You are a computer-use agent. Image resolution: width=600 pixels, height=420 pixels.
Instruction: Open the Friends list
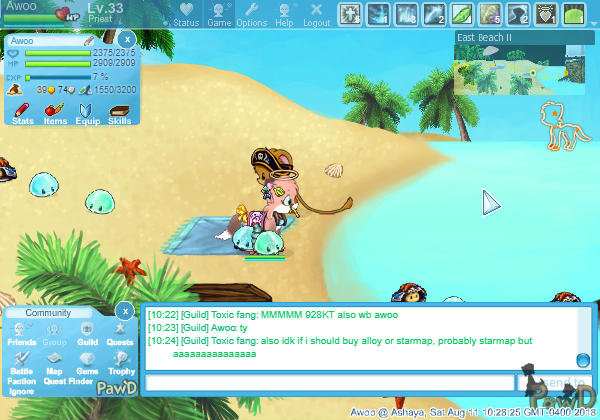click(21, 334)
